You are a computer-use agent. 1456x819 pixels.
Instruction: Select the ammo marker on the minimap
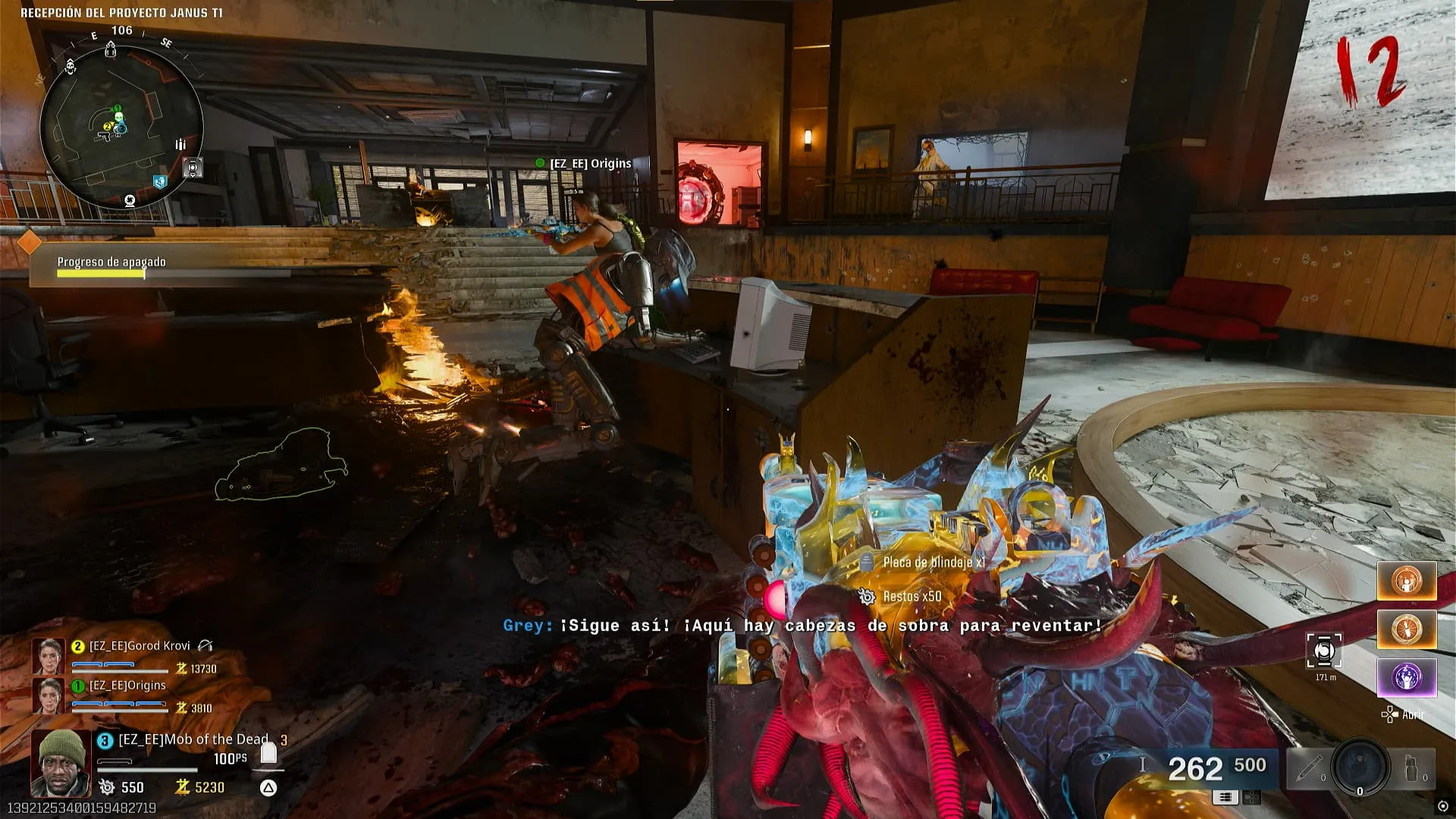[180, 144]
